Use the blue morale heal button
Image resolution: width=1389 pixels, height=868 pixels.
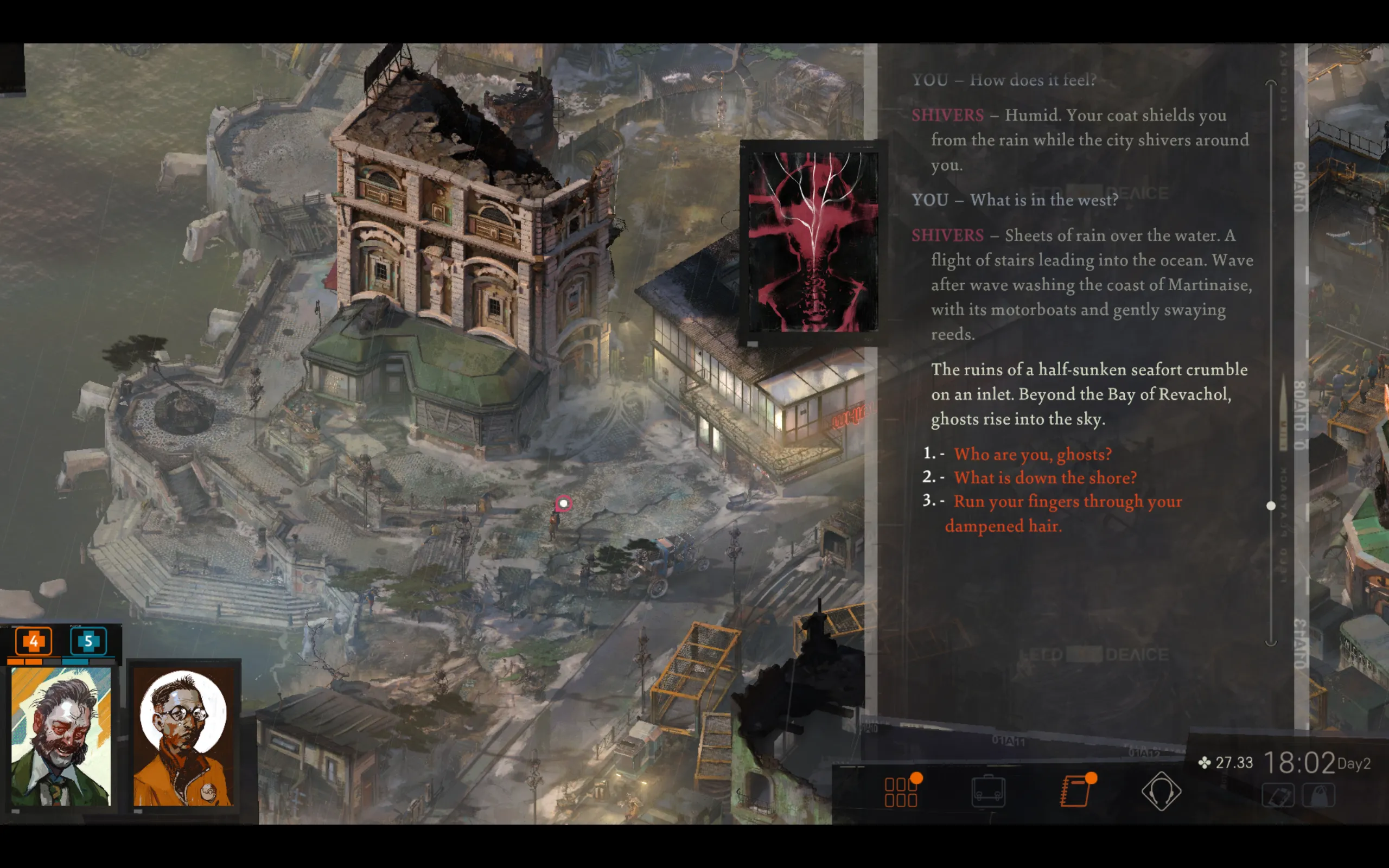click(x=88, y=641)
